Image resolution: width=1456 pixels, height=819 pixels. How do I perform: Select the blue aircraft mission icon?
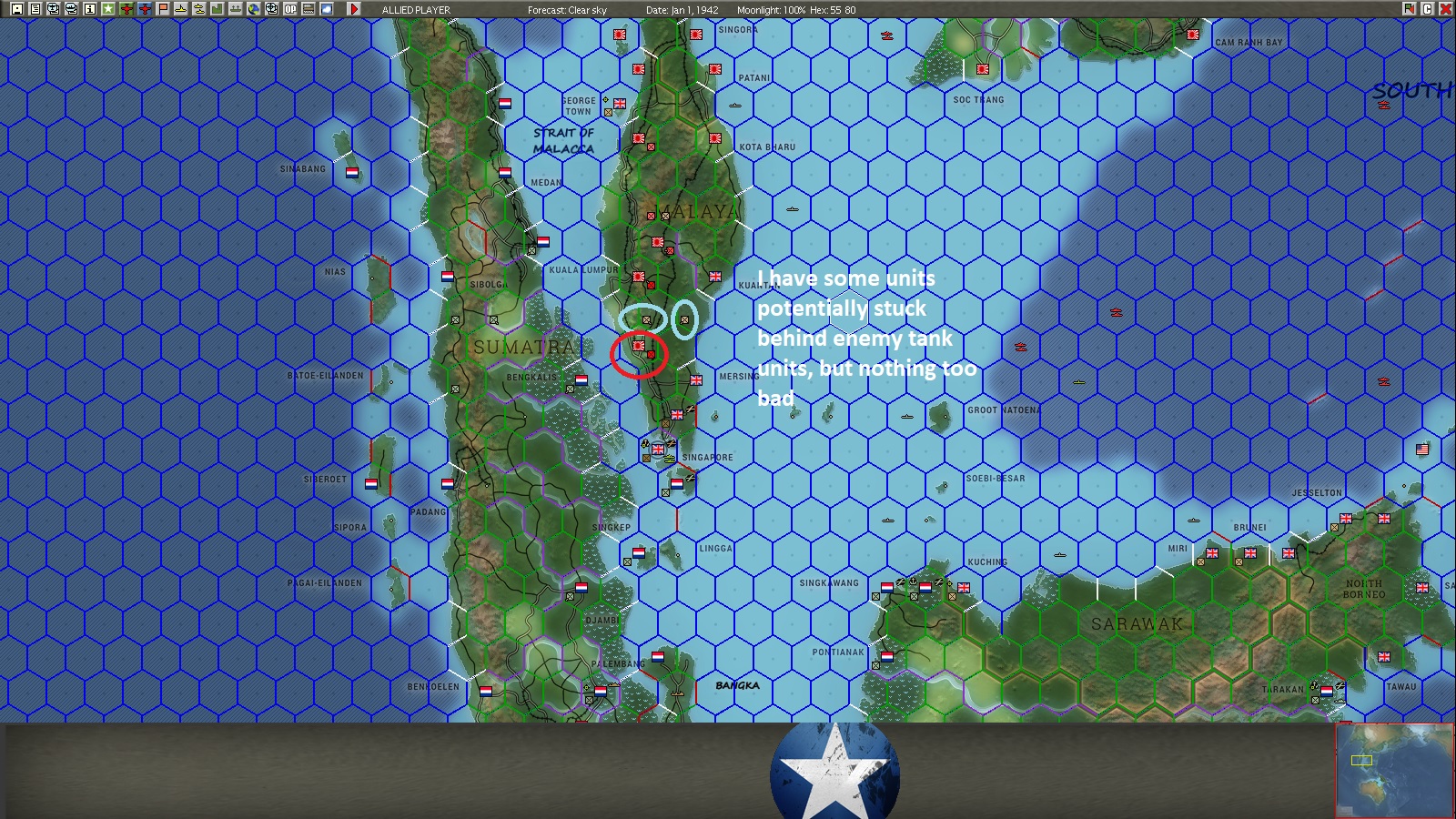click(145, 8)
